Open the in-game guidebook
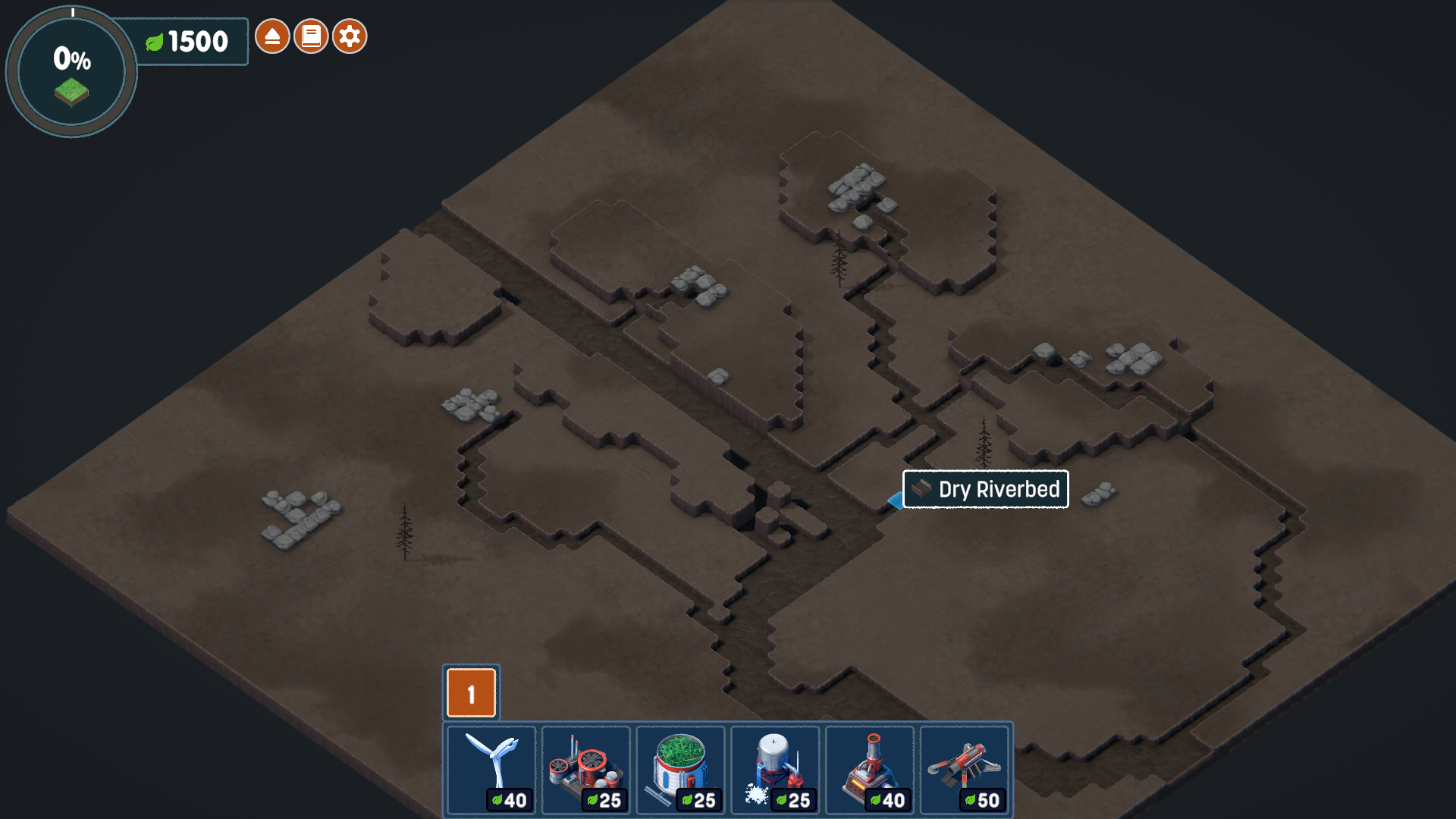 pyautogui.click(x=311, y=36)
